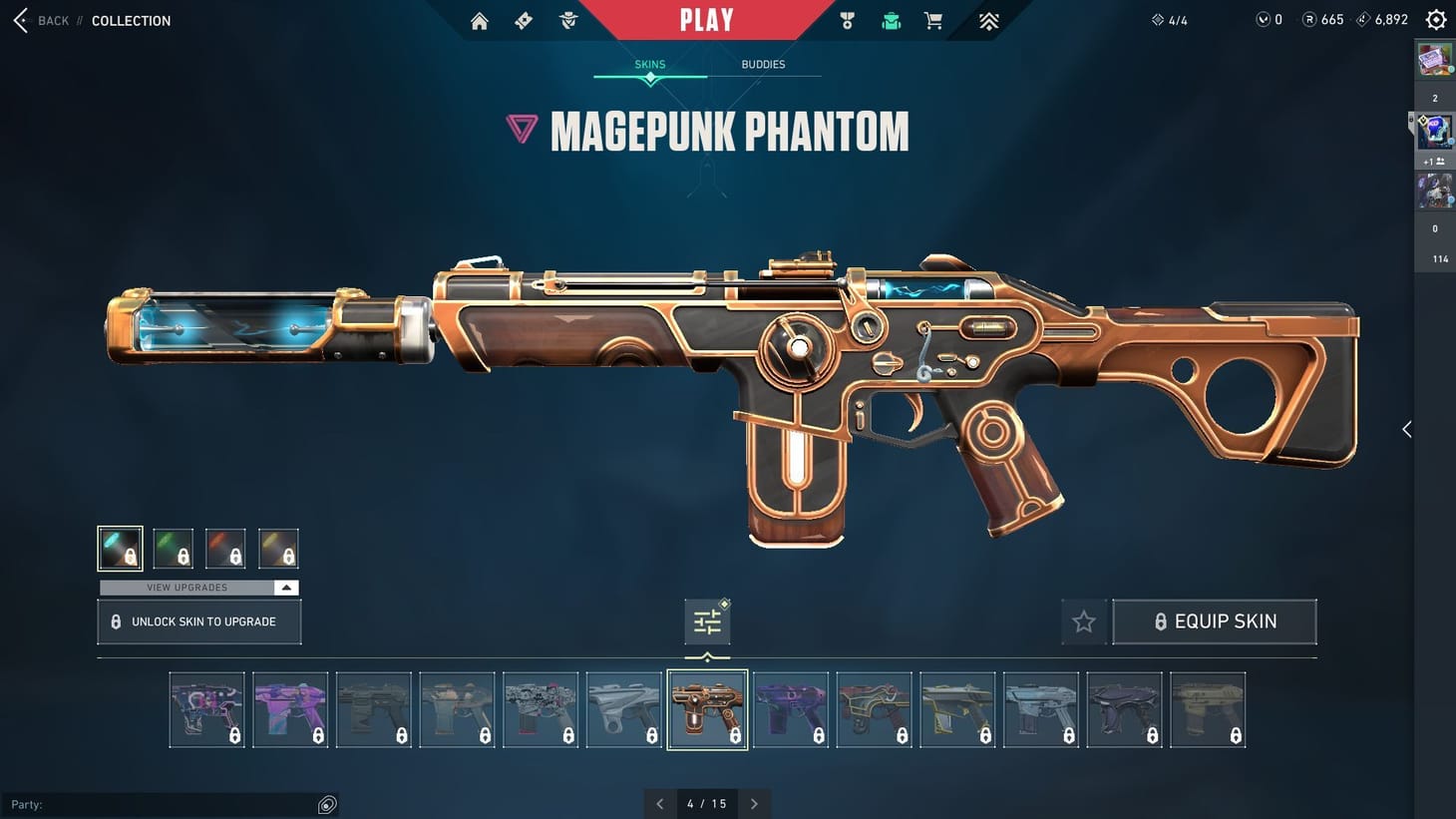Toggle the yellow variant chip

pyautogui.click(x=278, y=547)
